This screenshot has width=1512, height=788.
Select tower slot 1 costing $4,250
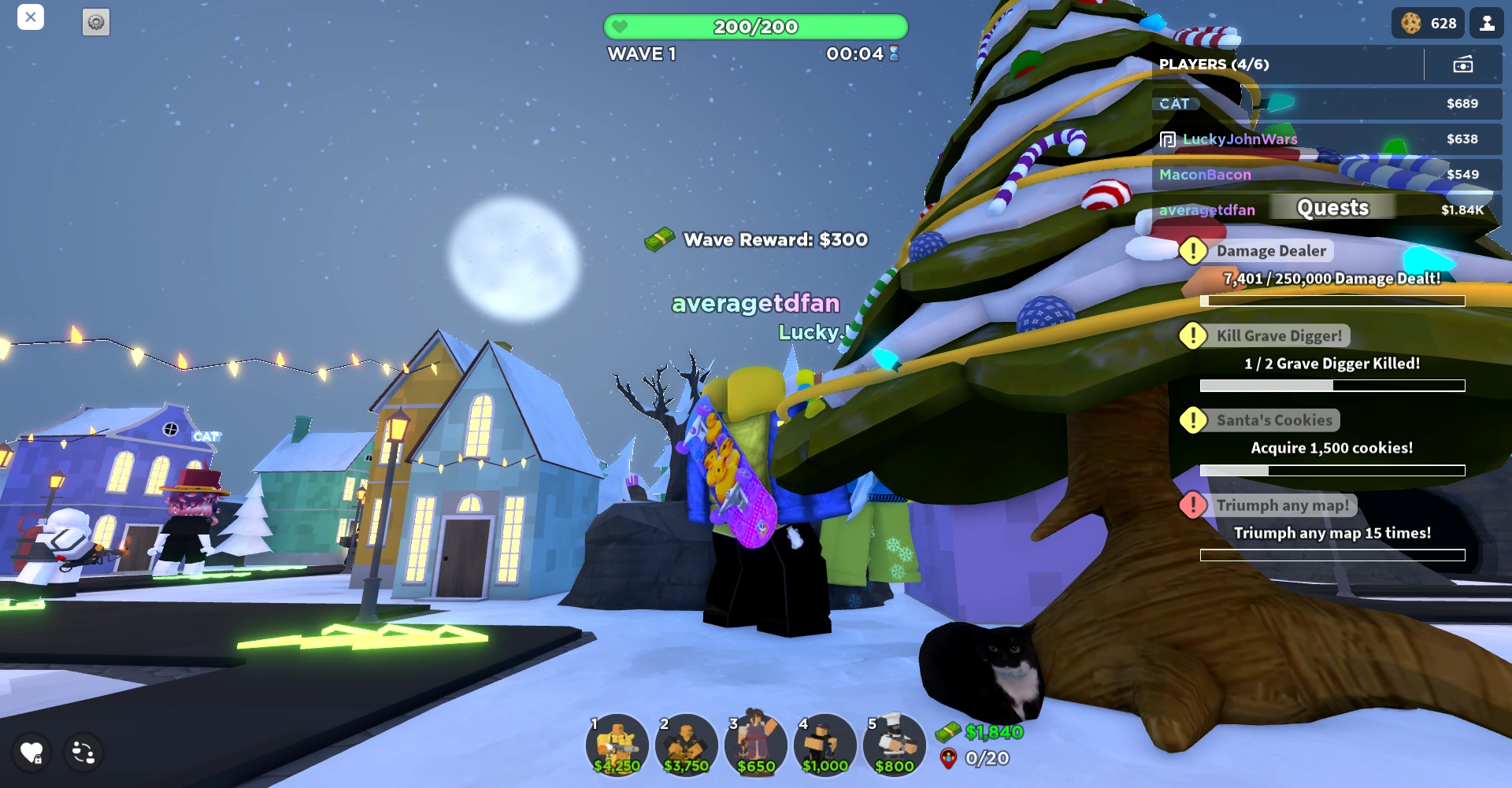point(617,745)
